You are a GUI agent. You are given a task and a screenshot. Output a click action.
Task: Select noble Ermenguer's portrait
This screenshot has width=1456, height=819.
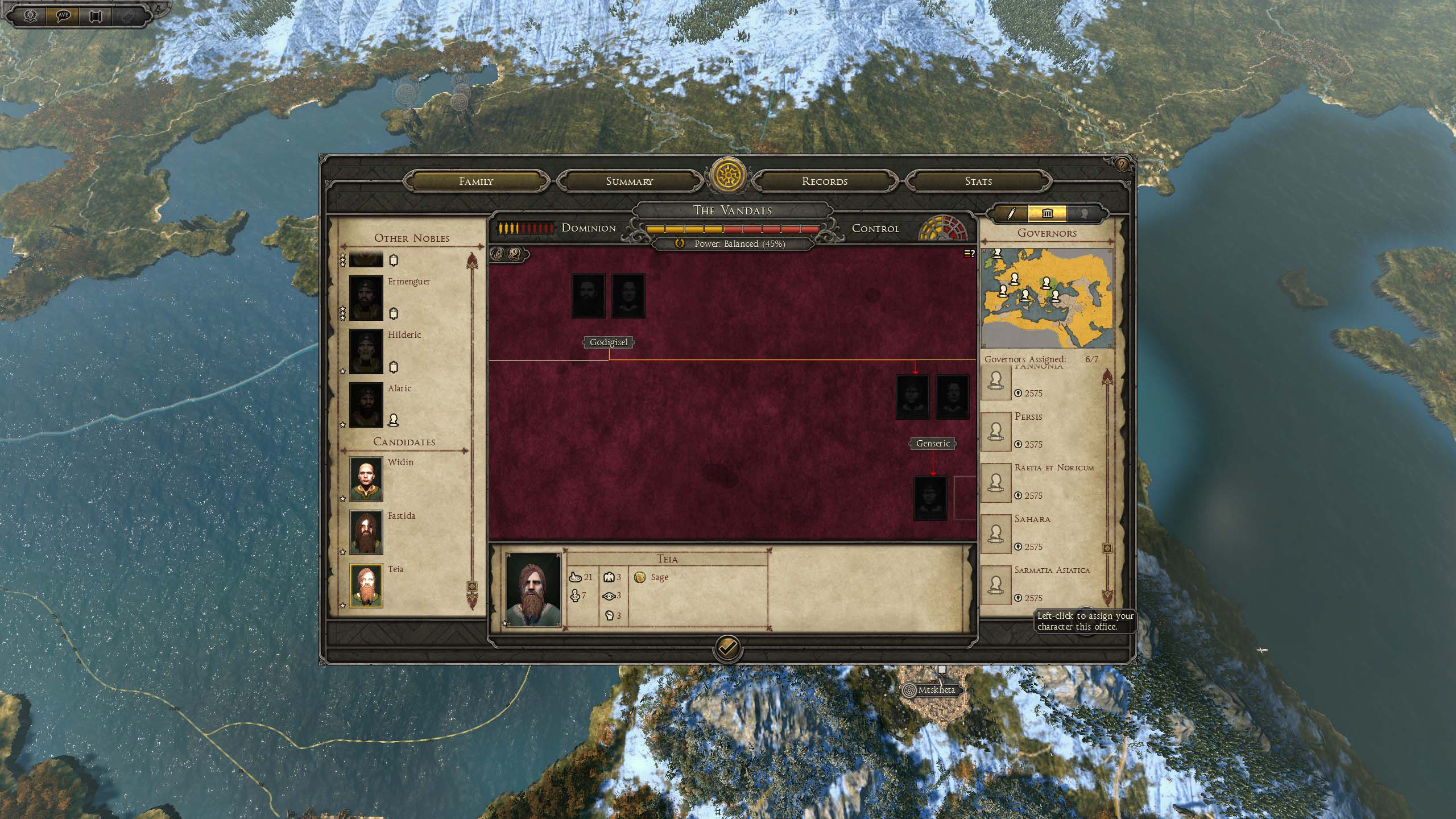tap(366, 298)
